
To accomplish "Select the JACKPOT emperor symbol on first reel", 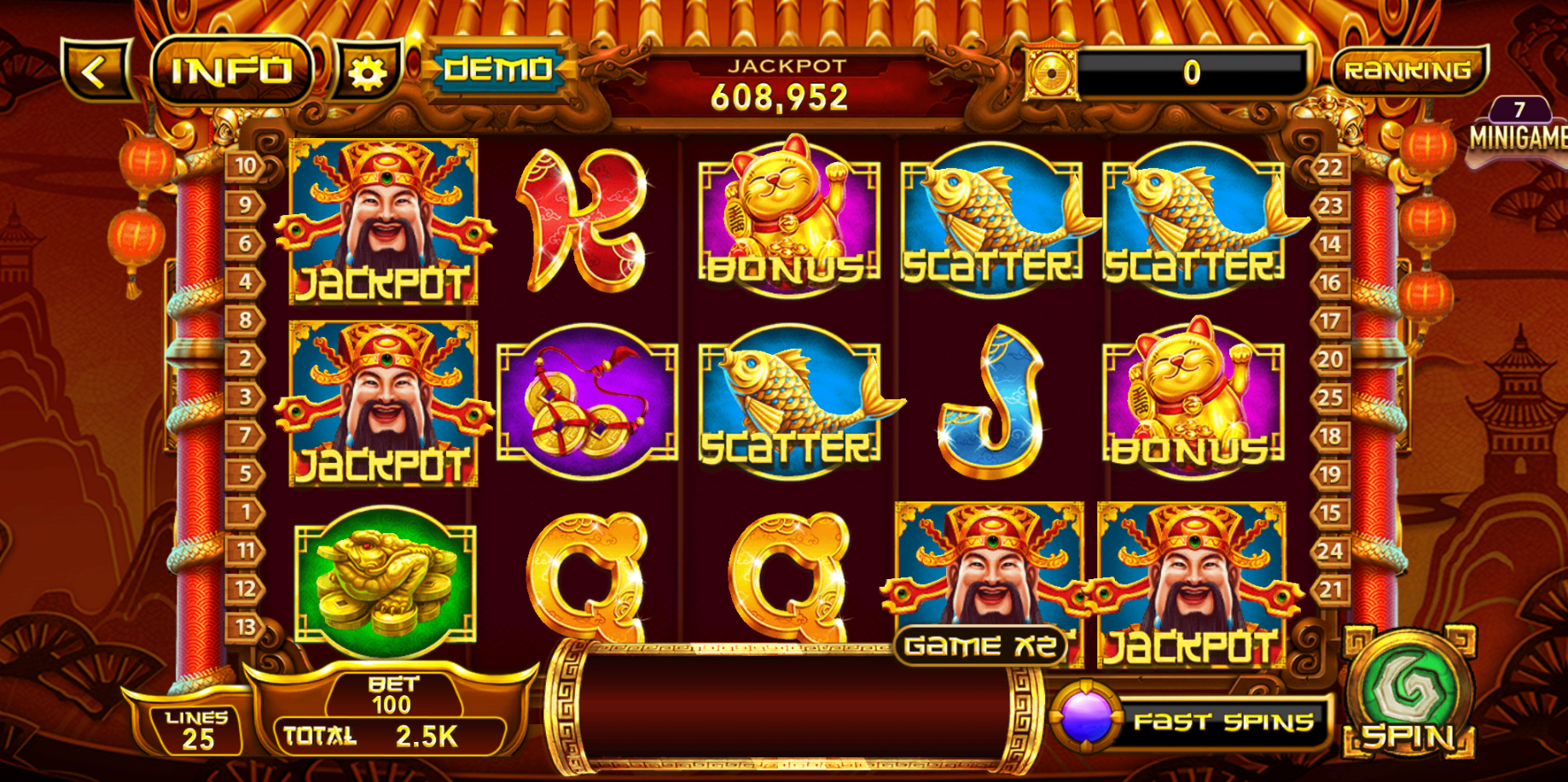I will (383, 222).
